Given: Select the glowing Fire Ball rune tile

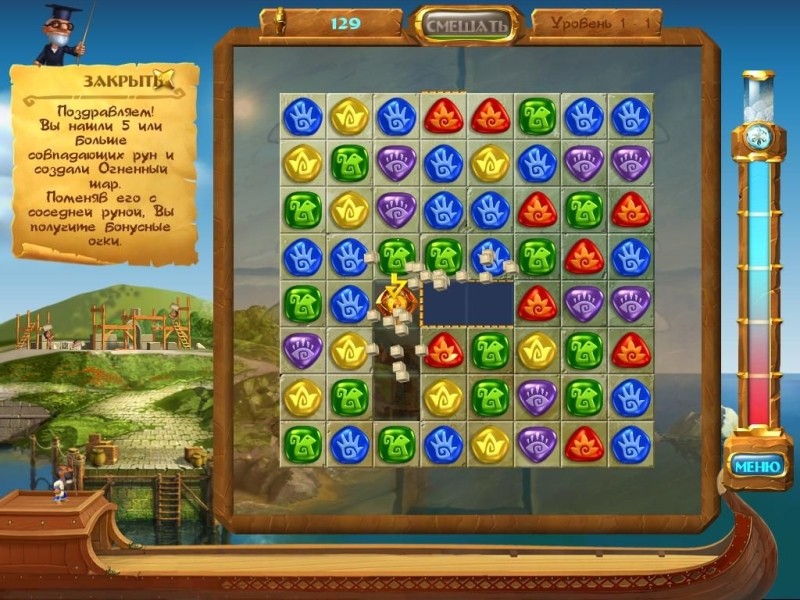Looking at the screenshot, I should (396, 299).
